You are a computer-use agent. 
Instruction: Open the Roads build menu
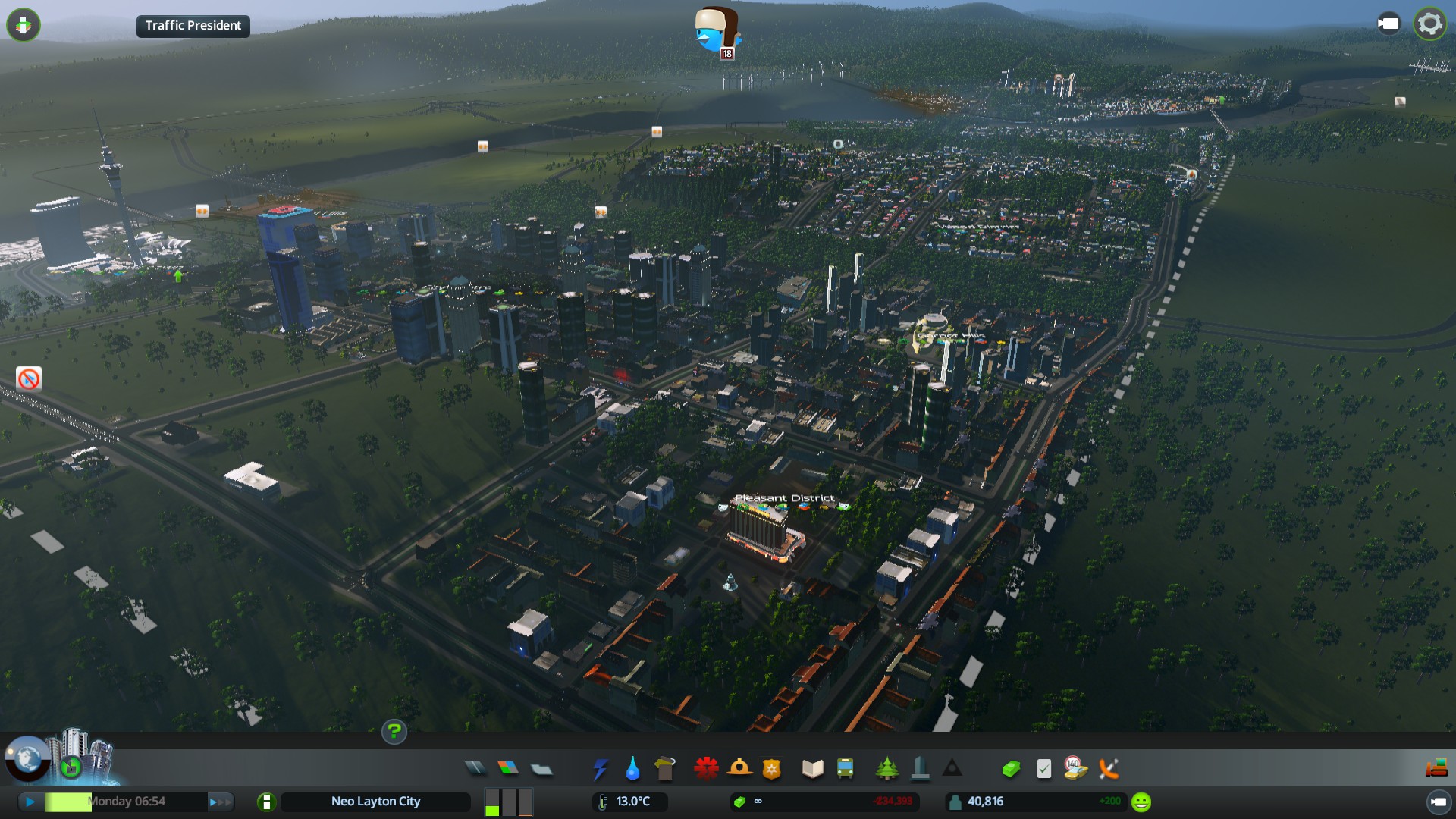pos(475,769)
